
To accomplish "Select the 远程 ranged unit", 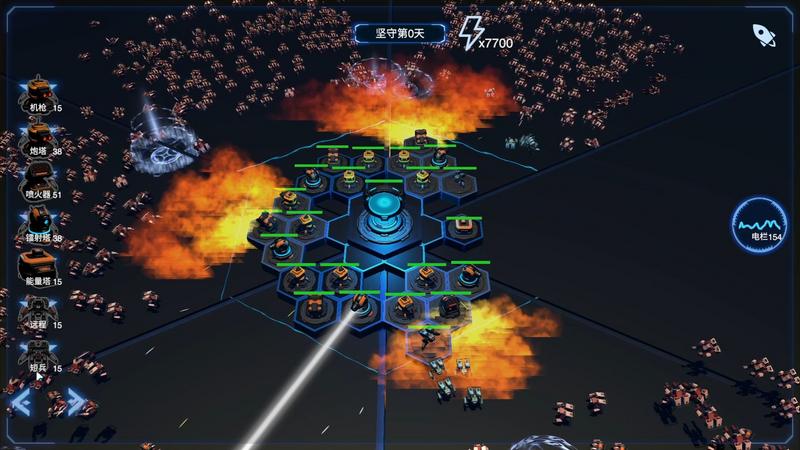I will tap(40, 309).
